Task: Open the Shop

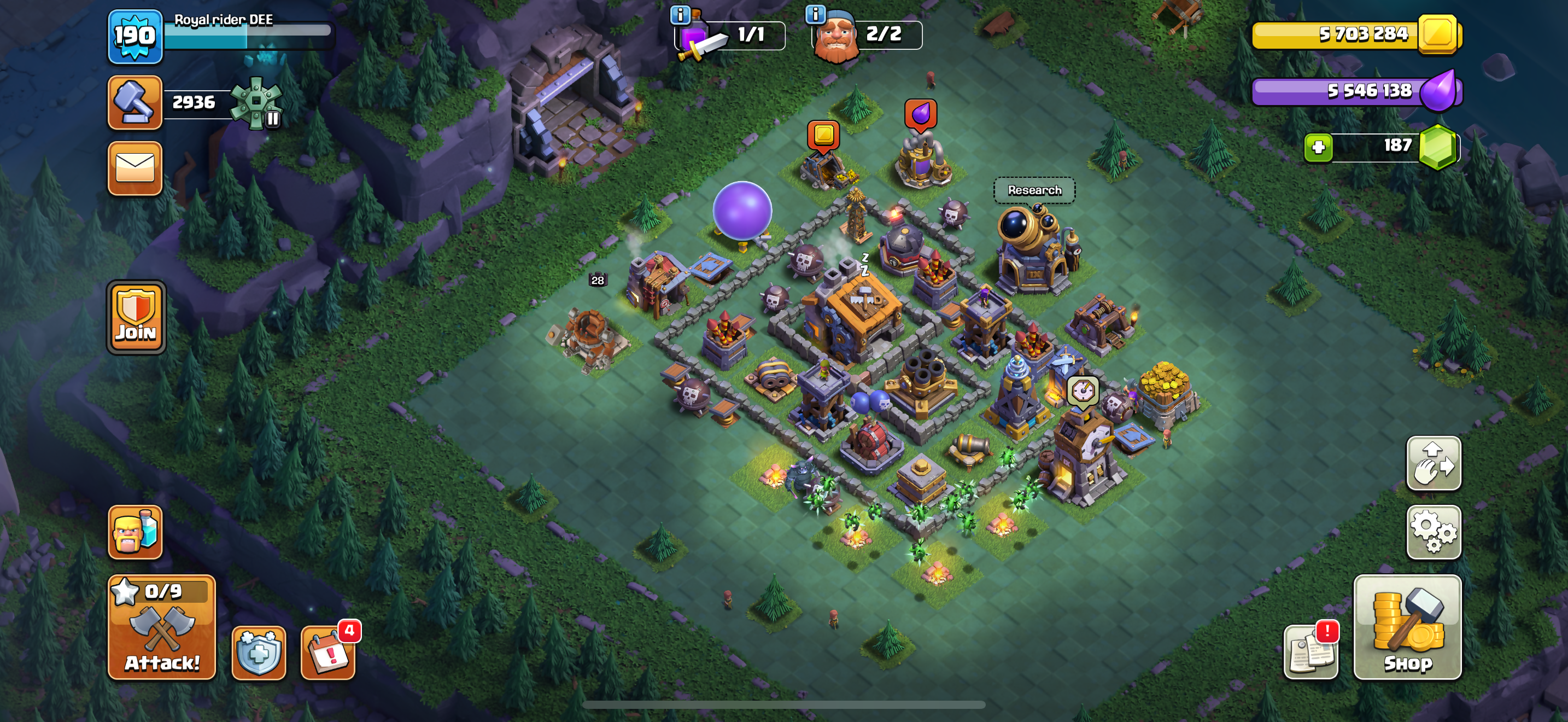Action: click(1407, 627)
